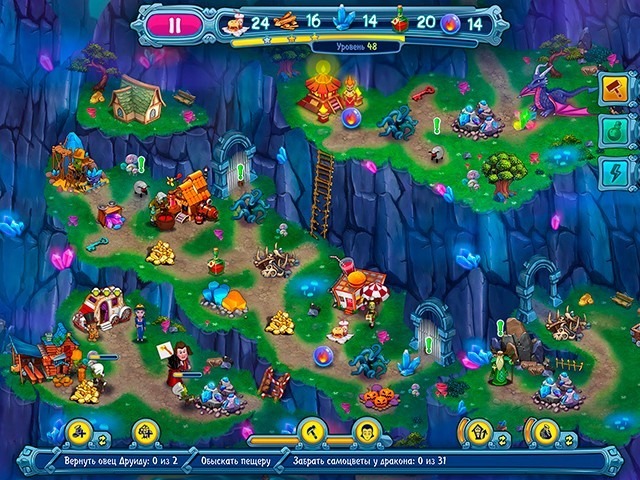Select the worker hammer icon in bottom bar
The width and height of the screenshot is (640, 480).
coord(311,432)
